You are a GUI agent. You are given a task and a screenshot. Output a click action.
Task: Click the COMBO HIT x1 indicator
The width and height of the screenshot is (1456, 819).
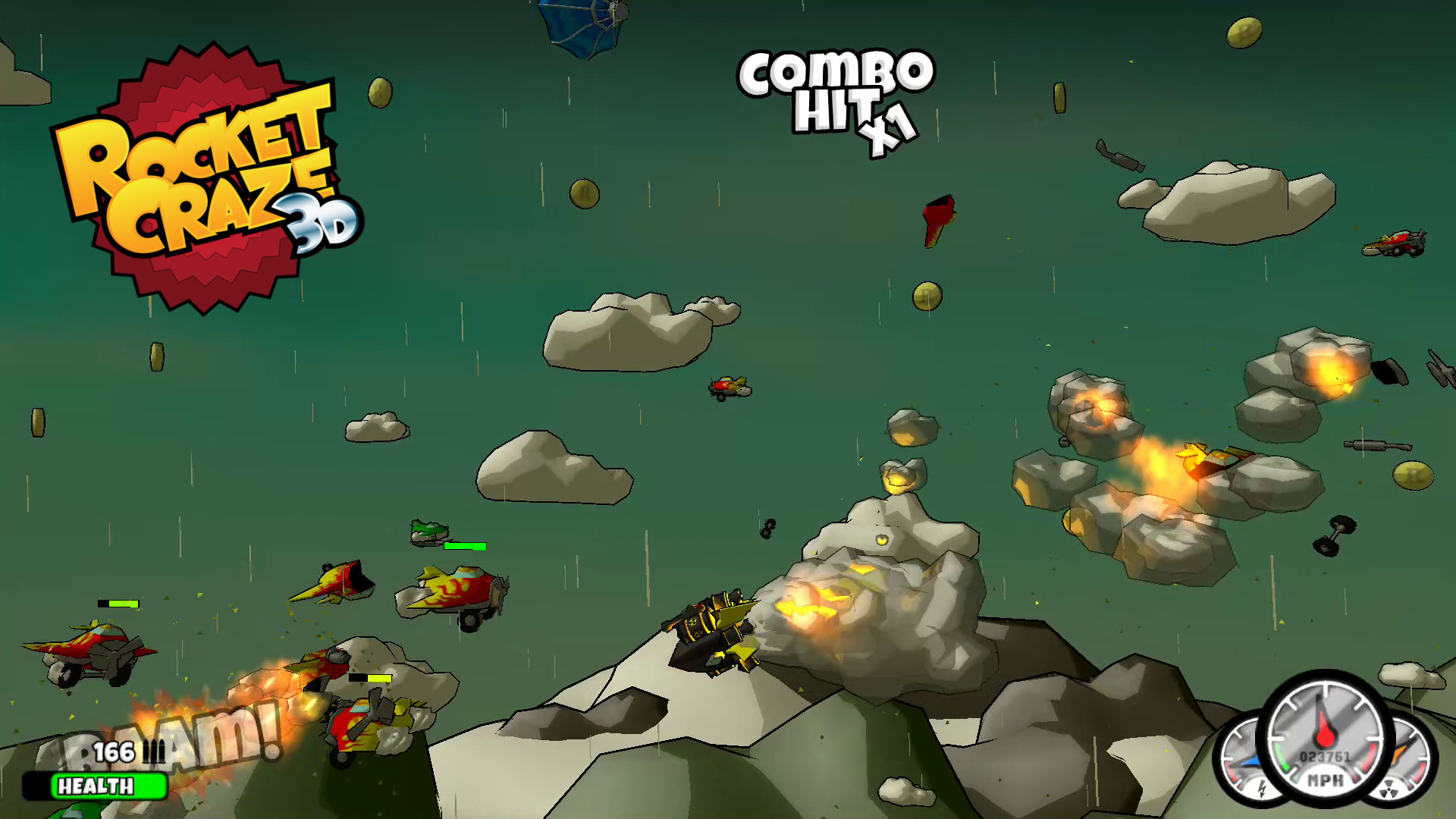(x=834, y=99)
